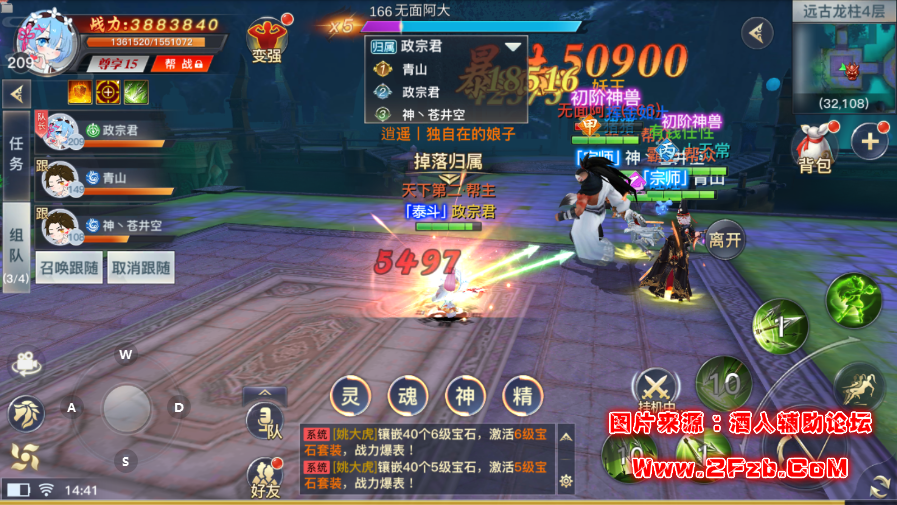The image size is (897, 505).
Task: Open the 好友 friends list
Action: click(265, 476)
